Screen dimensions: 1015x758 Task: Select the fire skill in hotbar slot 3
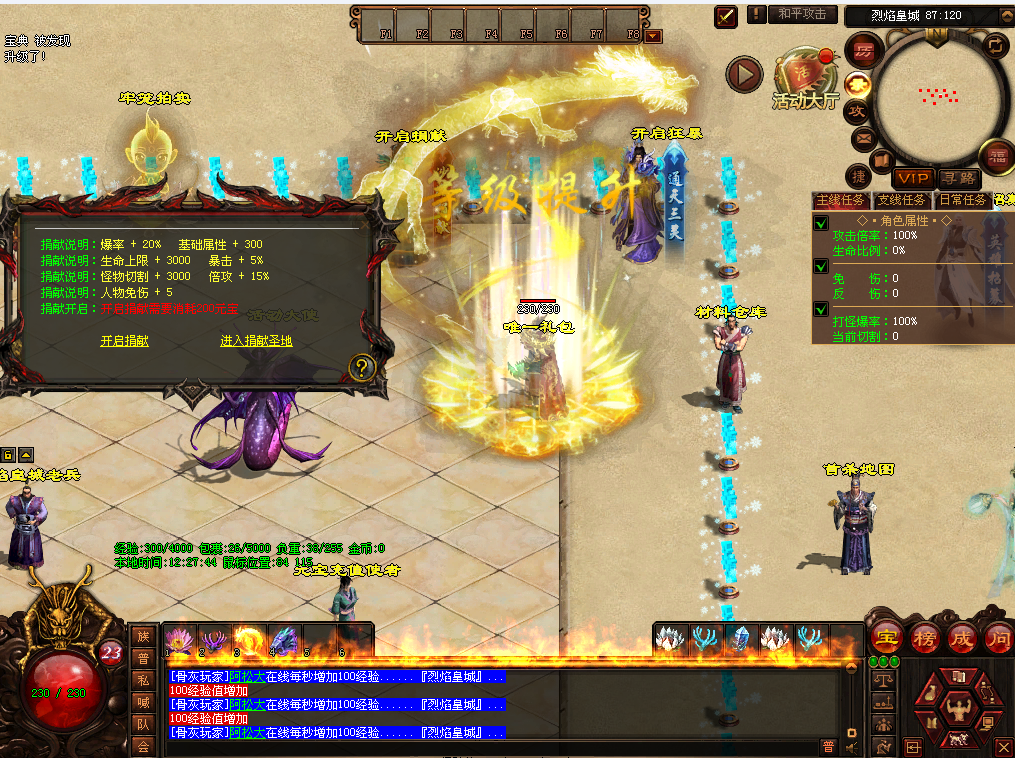click(x=246, y=639)
